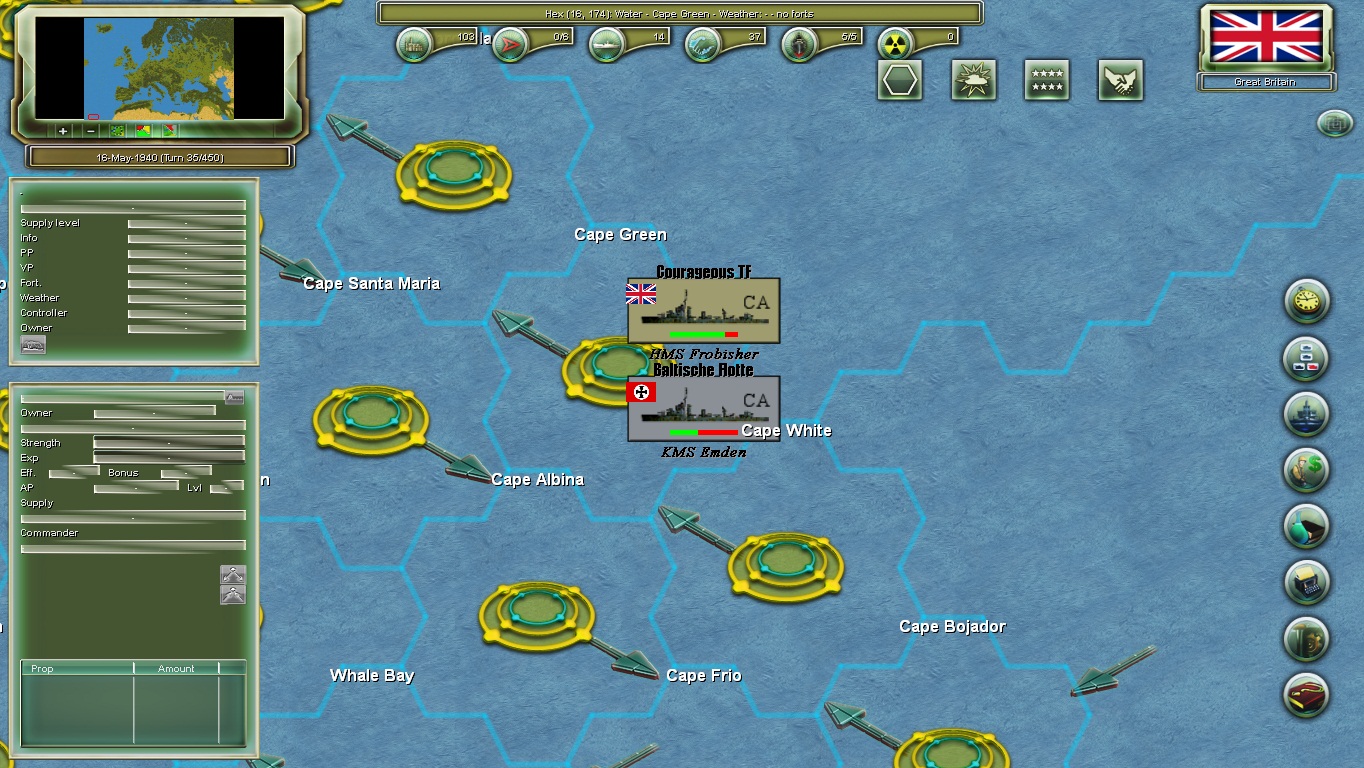Toggle the mixed map view on minimap
1364x768 pixels.
coord(169,131)
